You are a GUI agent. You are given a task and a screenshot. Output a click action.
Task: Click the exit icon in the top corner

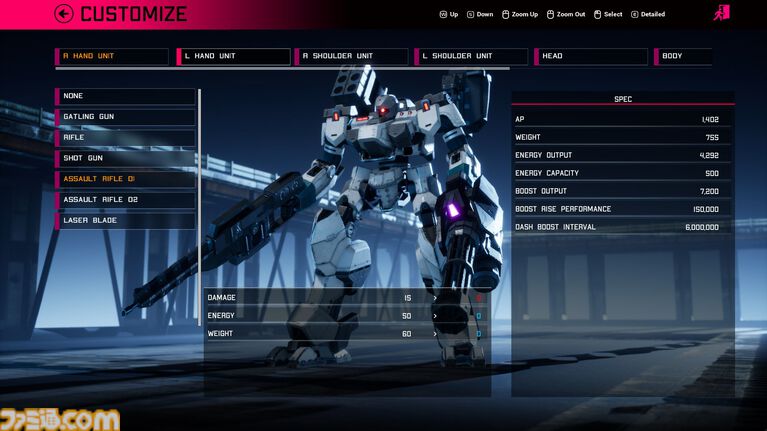721,13
